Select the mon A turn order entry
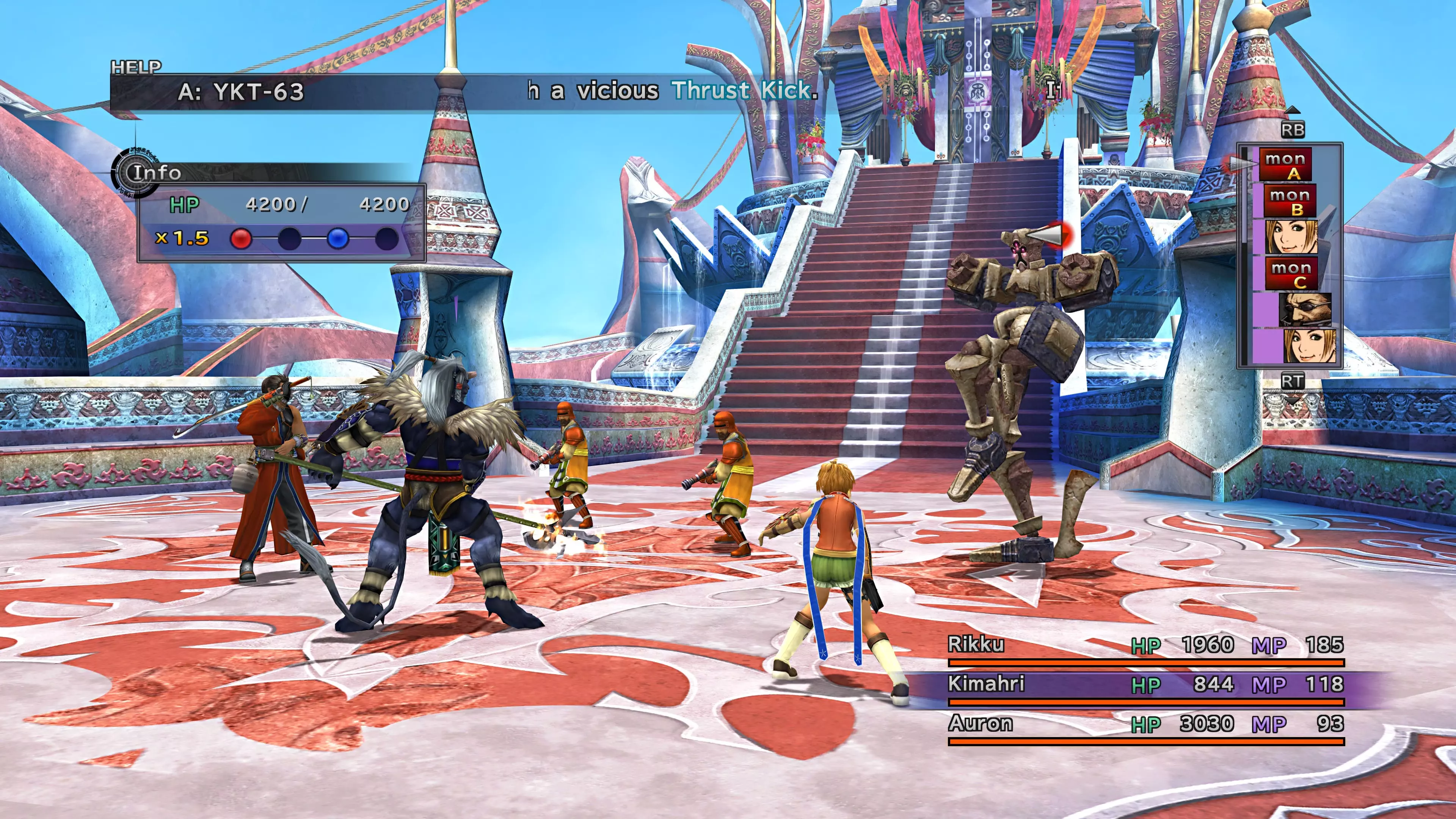 coord(1285,165)
